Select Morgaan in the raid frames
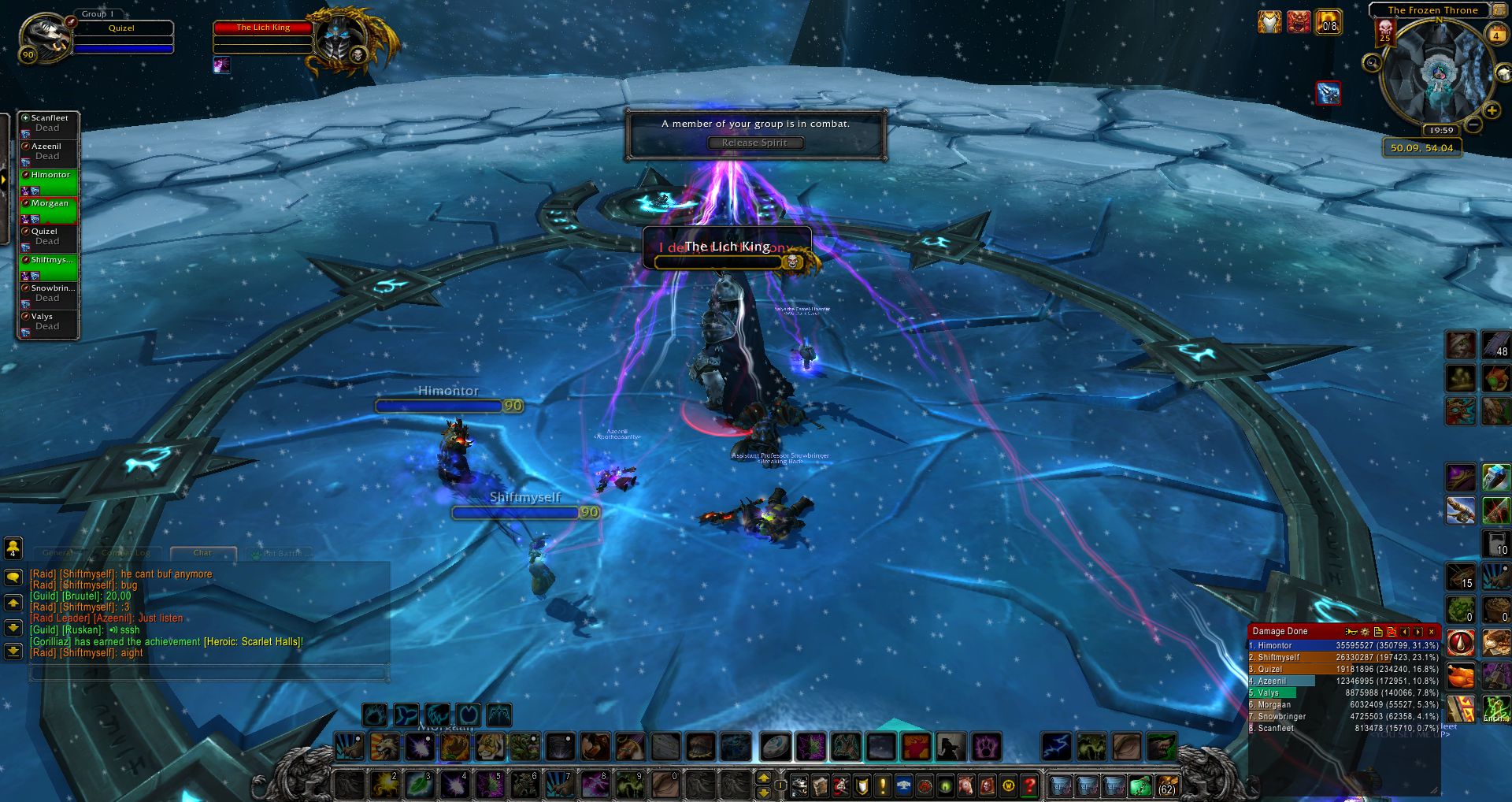Viewport: 1512px width, 802px height. point(49,209)
